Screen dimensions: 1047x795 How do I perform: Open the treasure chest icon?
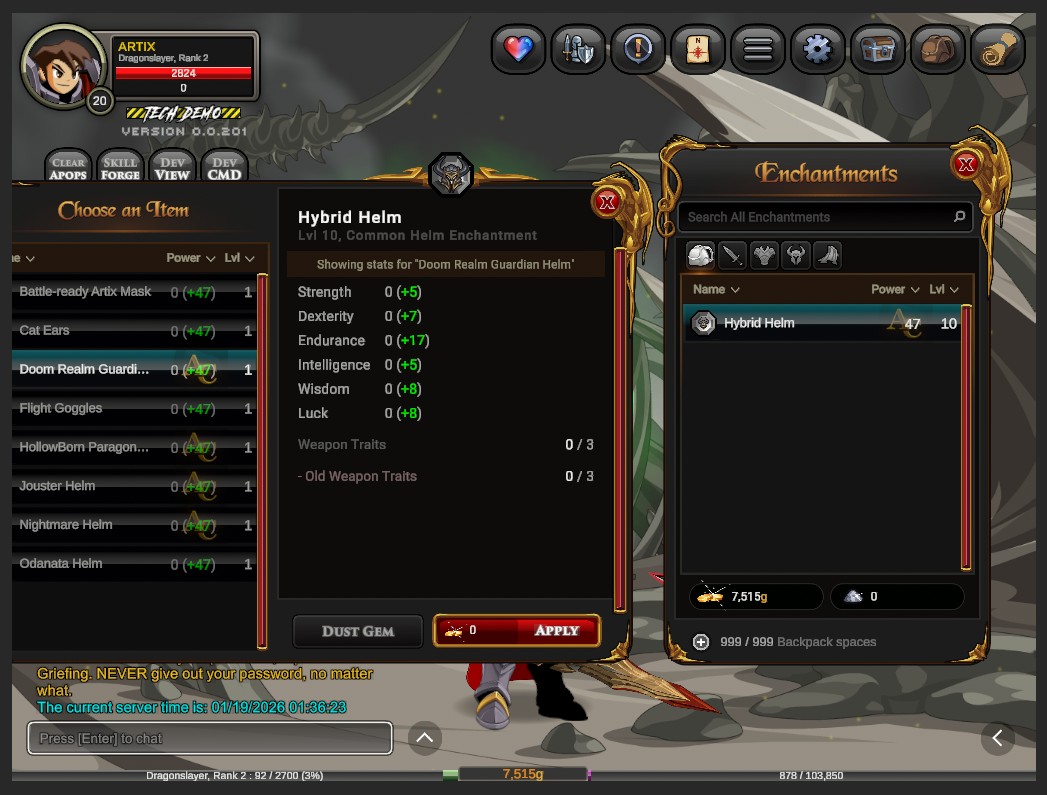[877, 49]
